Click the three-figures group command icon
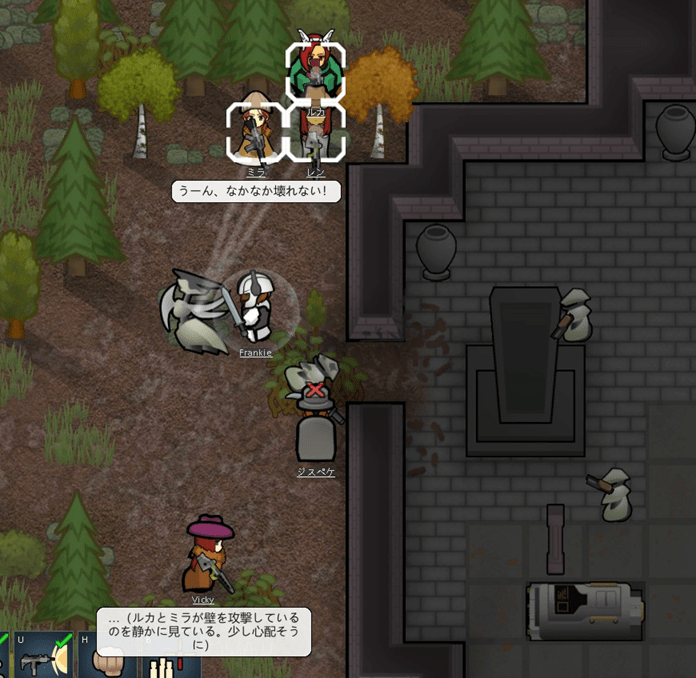The width and height of the screenshot is (696, 678). tap(162, 664)
